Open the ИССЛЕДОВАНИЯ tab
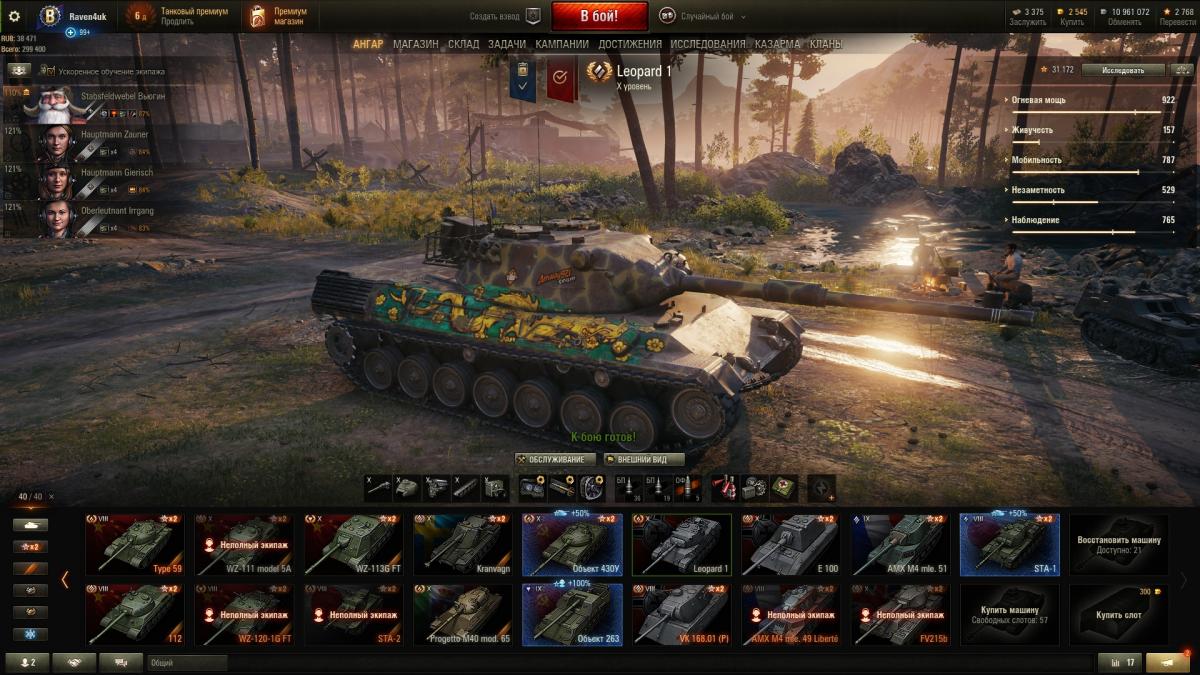 [707, 44]
